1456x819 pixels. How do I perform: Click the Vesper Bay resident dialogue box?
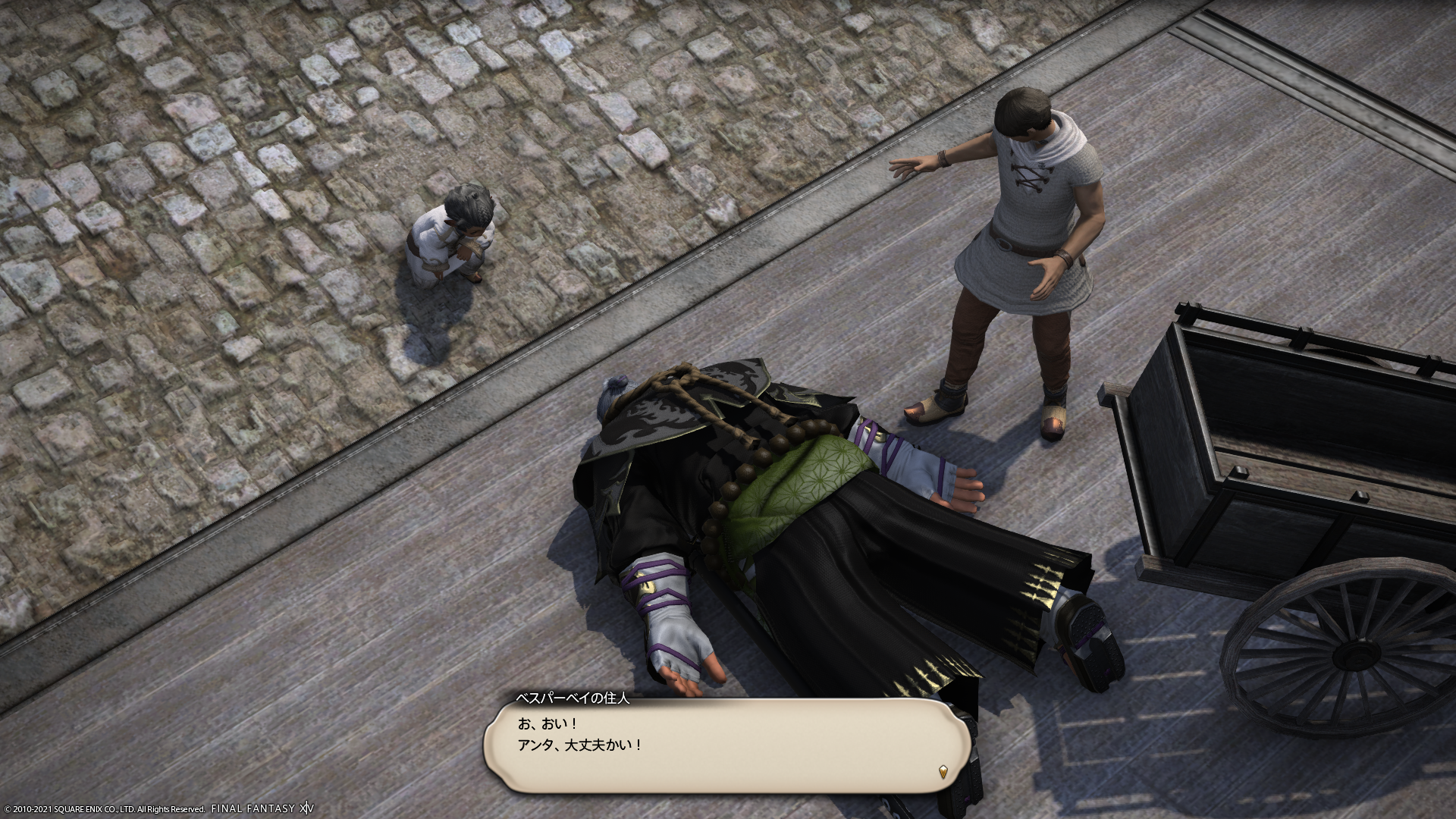click(x=726, y=745)
